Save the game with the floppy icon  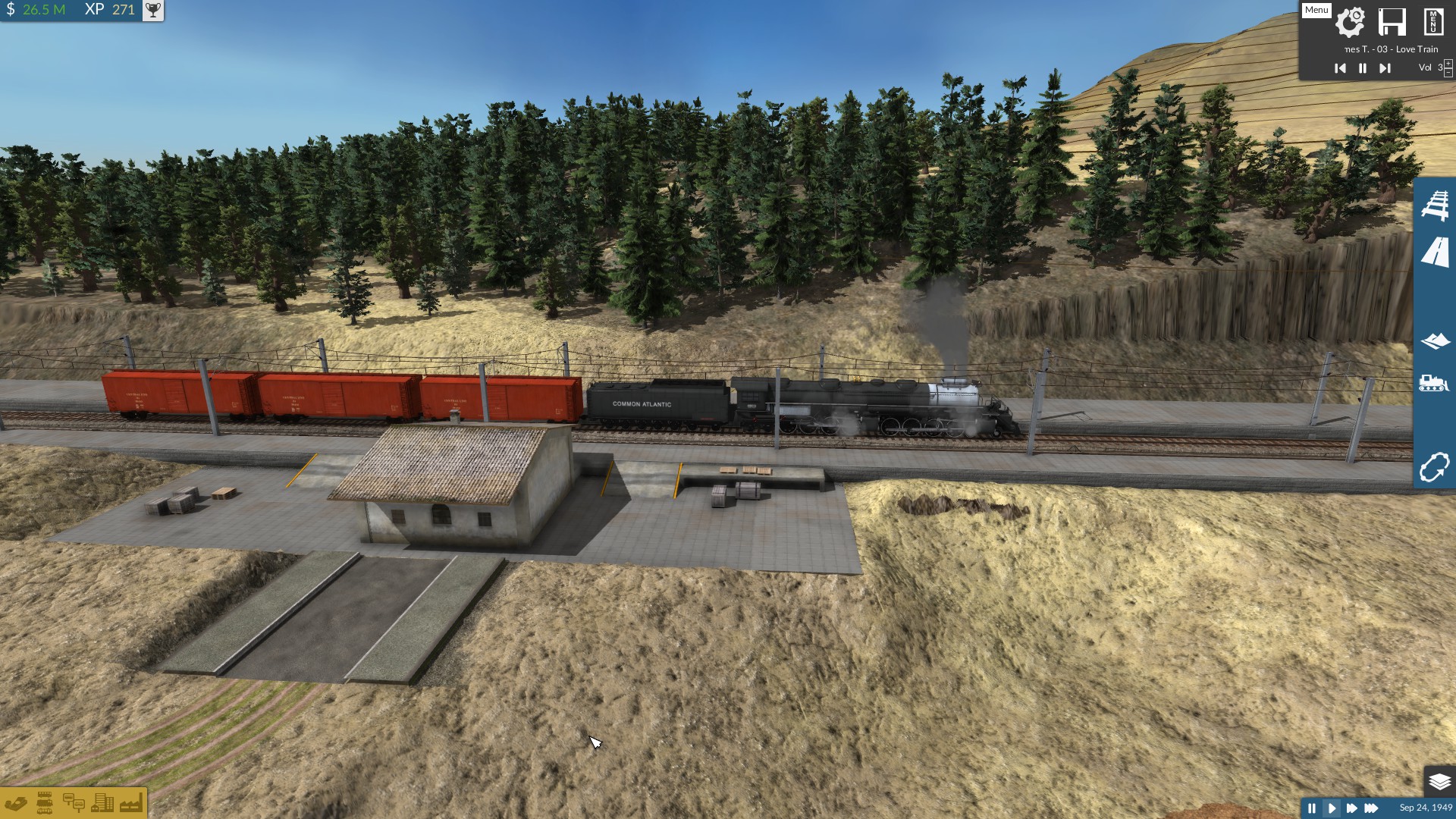(1393, 22)
